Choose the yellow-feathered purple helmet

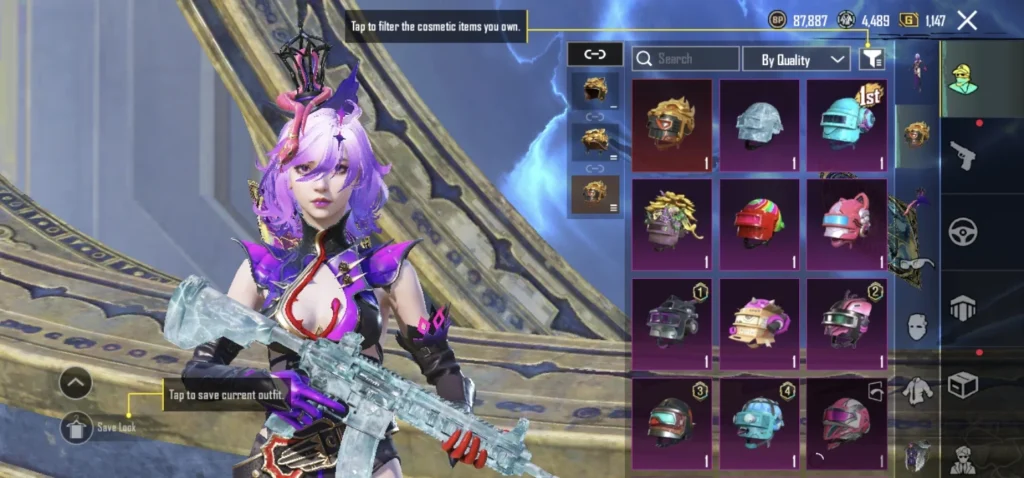tap(672, 224)
